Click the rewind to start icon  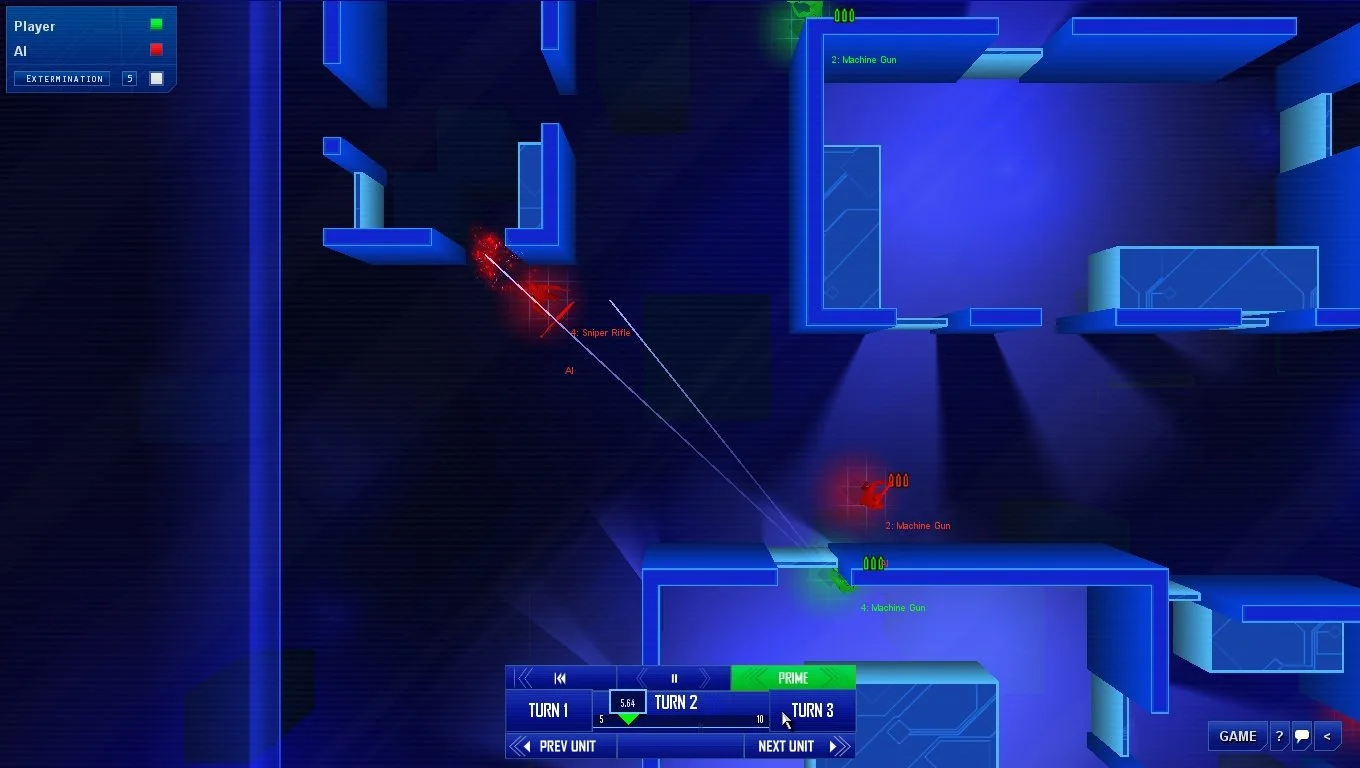(x=560, y=677)
